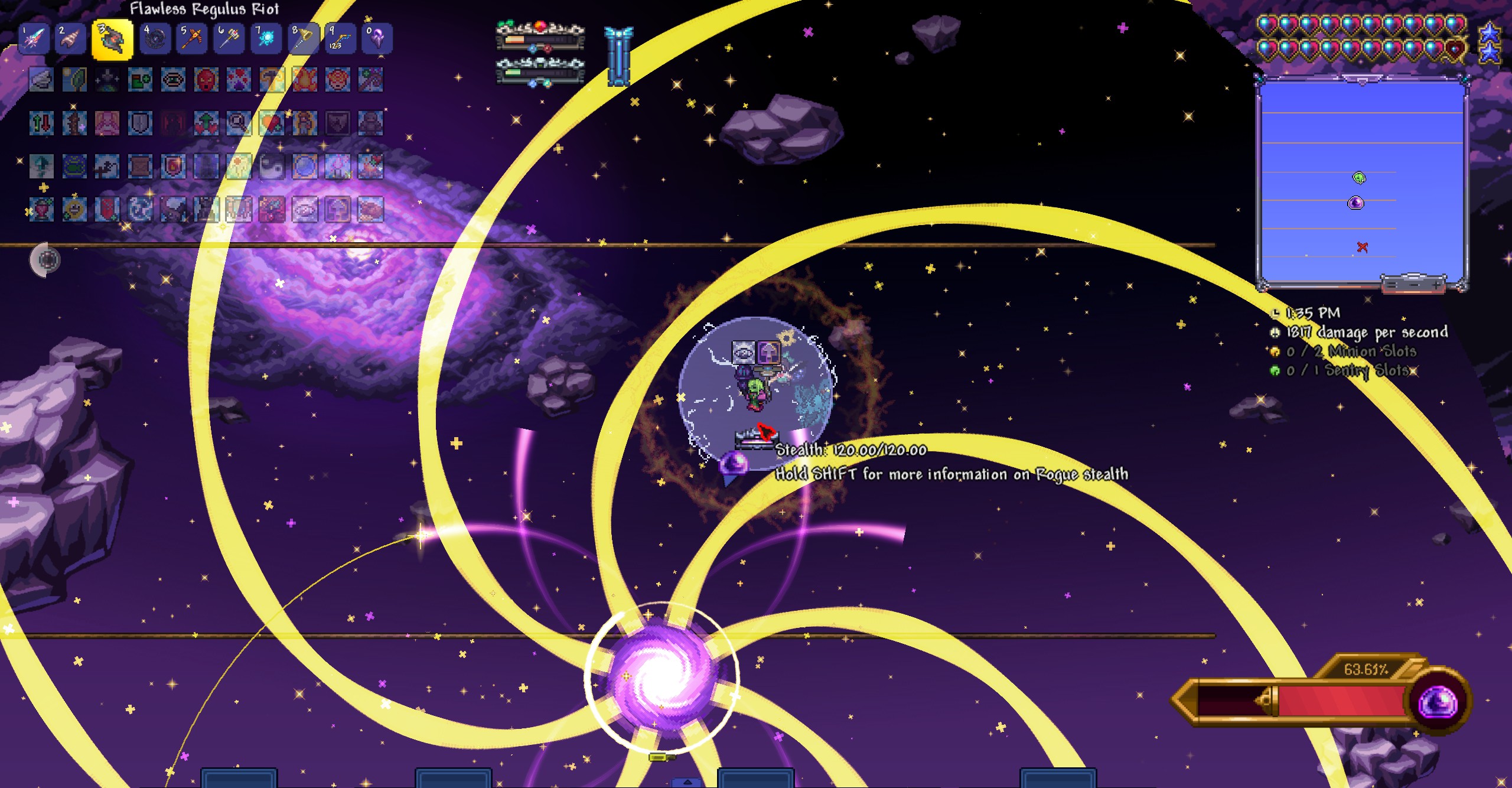Select the dark disc in hotbar slot 4
The height and width of the screenshot is (788, 1512).
[x=156, y=39]
